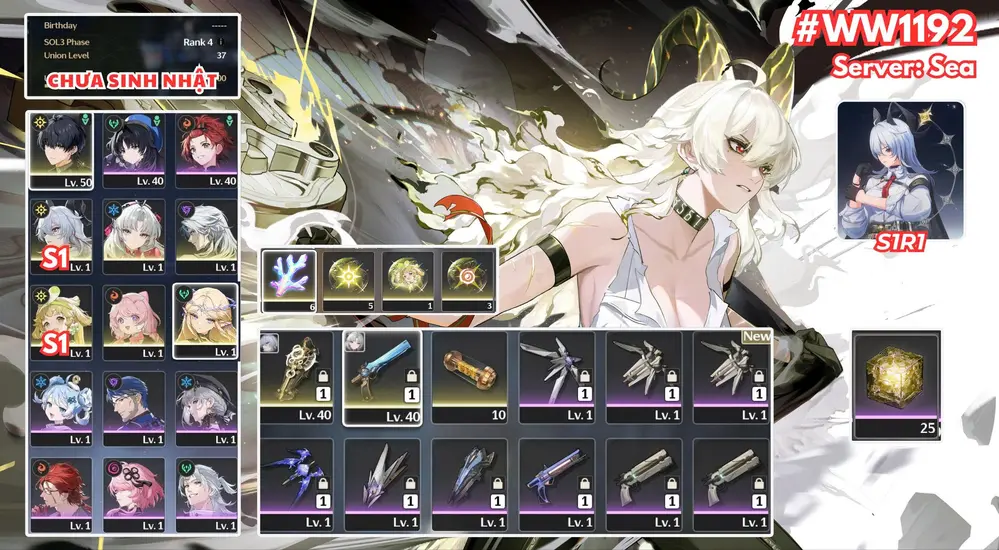Open the glowing coral item slot

click(289, 281)
